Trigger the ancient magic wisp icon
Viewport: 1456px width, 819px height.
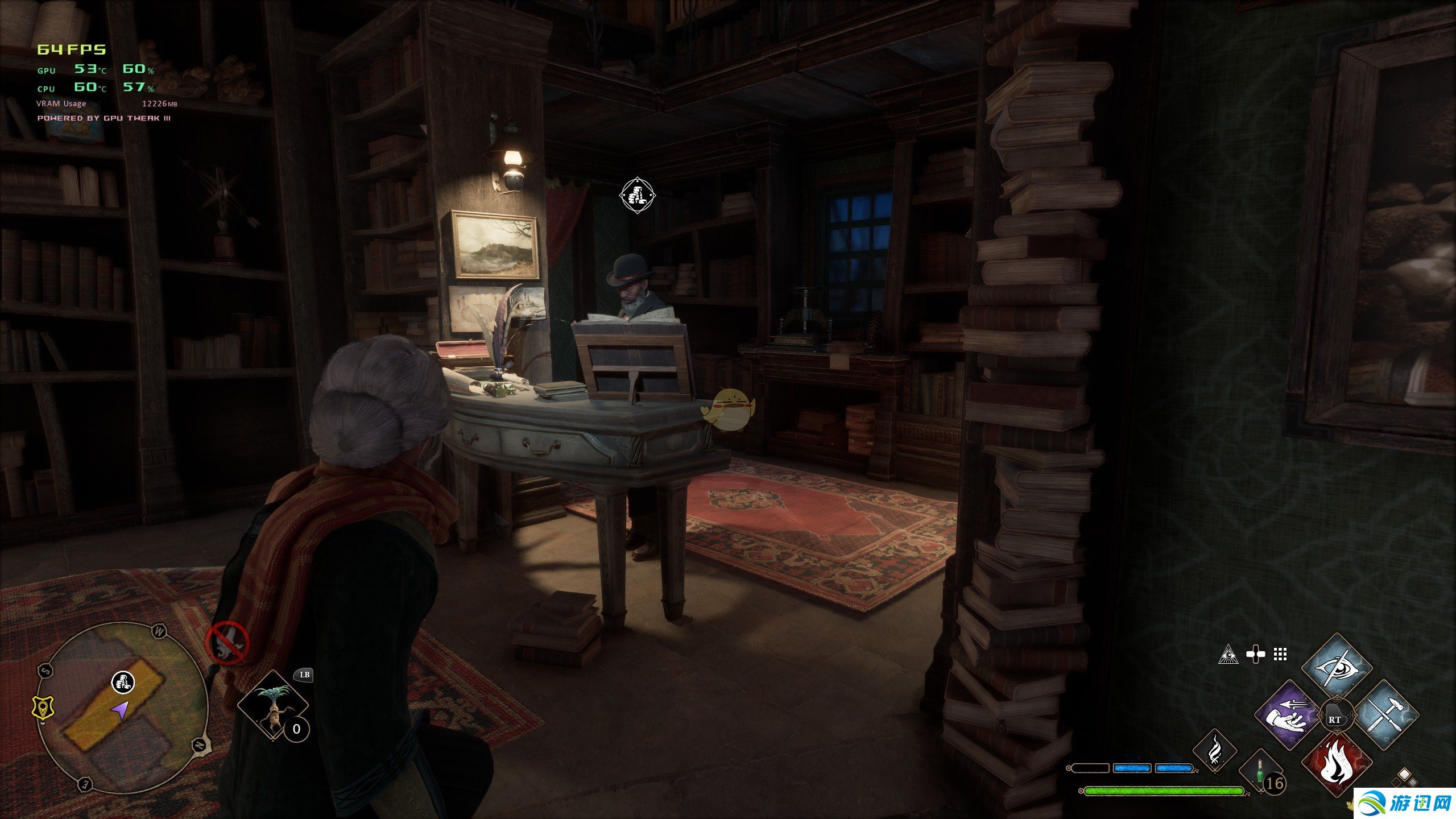pos(1214,750)
